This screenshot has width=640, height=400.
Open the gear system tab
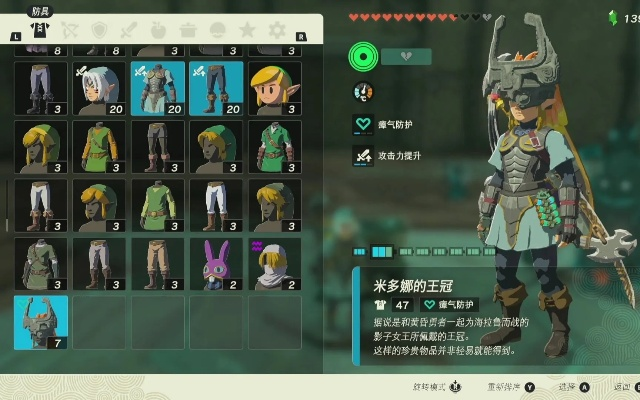point(277,31)
